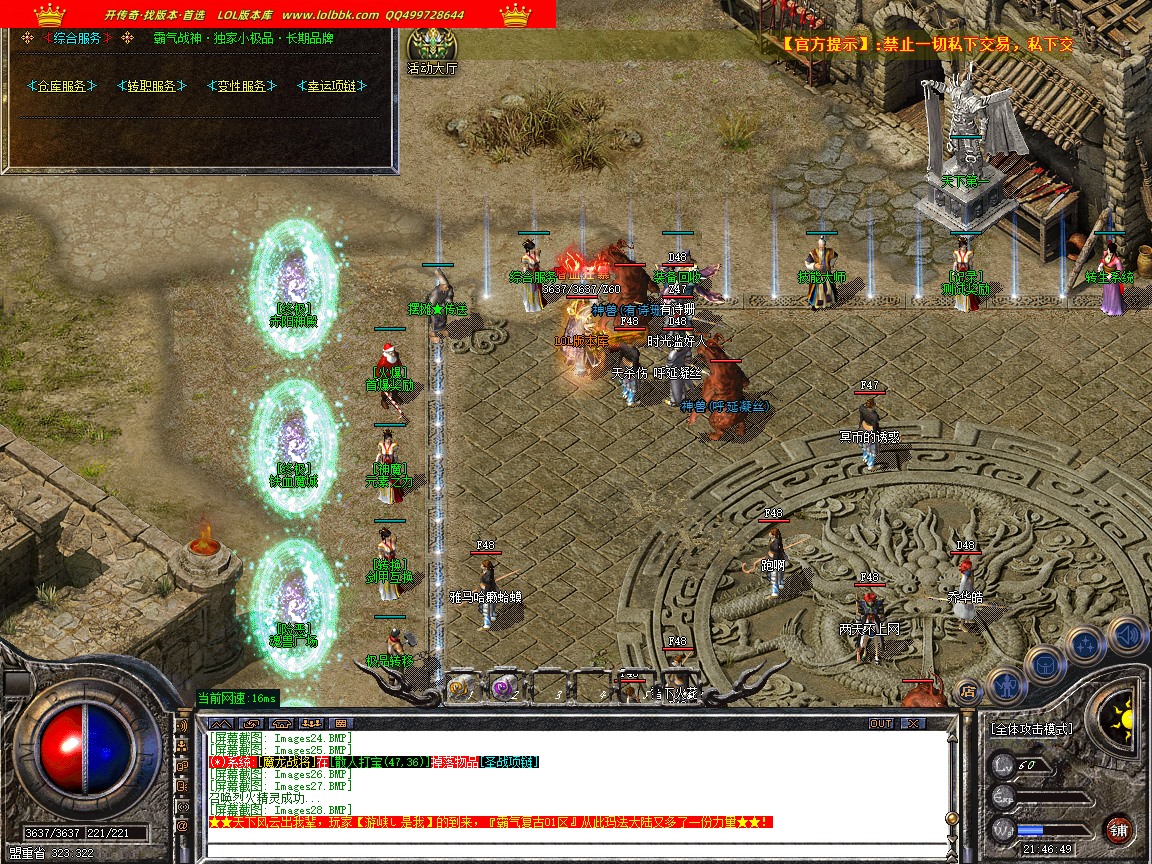1152x864 pixels.
Task: Open the 幸运项链 lucky necklace link
Action: click(x=331, y=86)
